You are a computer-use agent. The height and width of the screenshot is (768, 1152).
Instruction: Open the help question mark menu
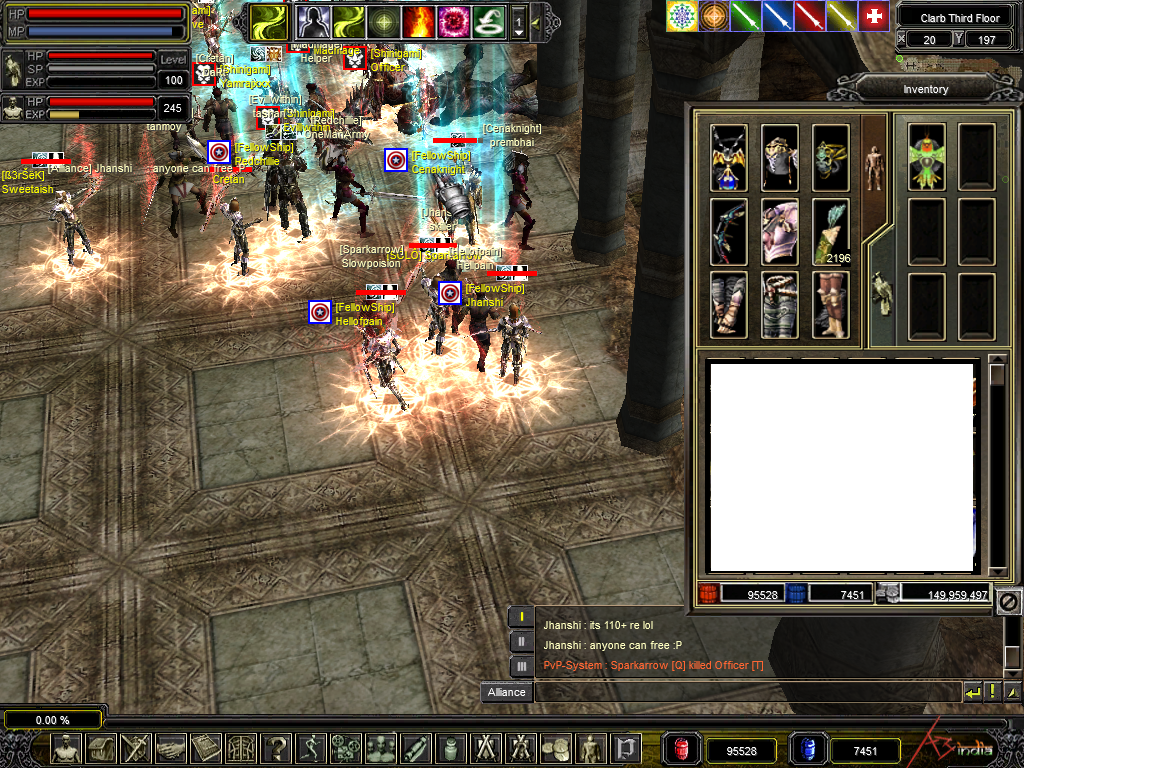click(x=275, y=748)
